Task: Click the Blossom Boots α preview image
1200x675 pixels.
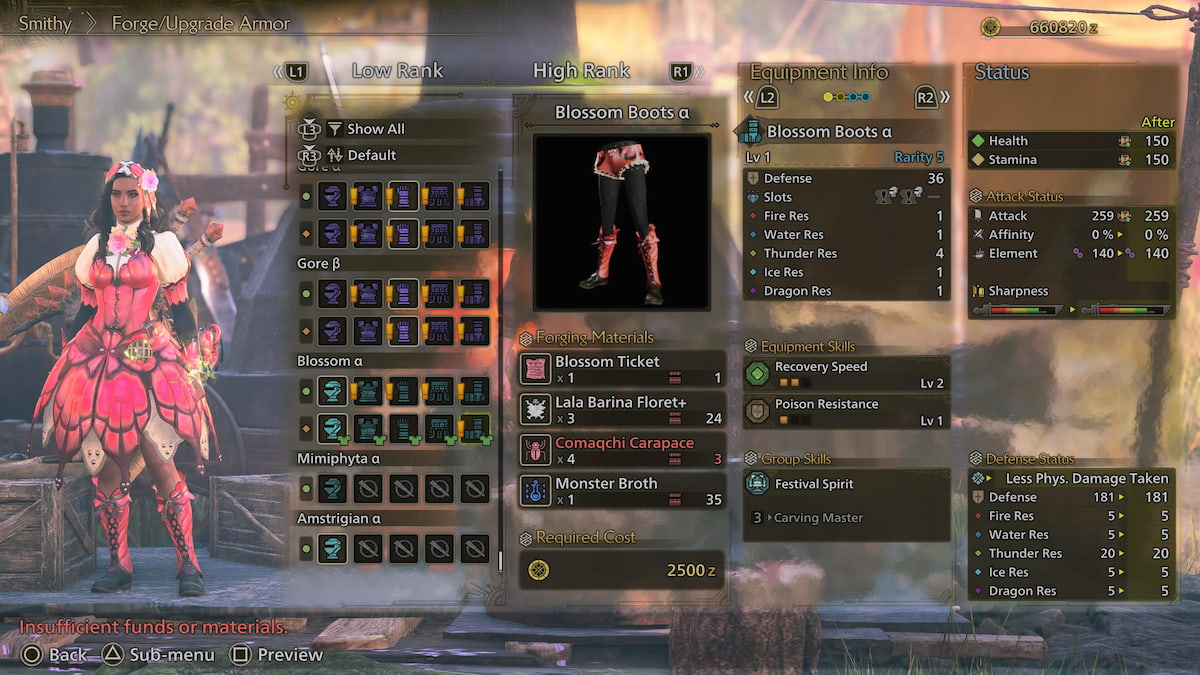Action: click(x=621, y=222)
